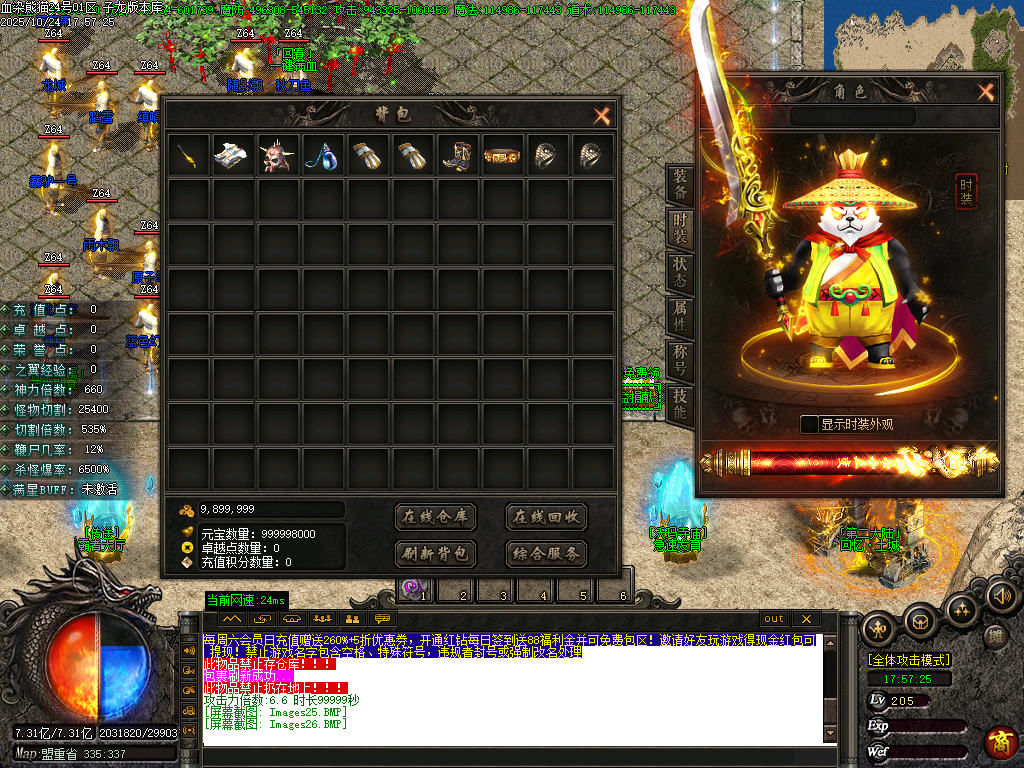
Task: Close the chat window with its X
Action: point(805,619)
